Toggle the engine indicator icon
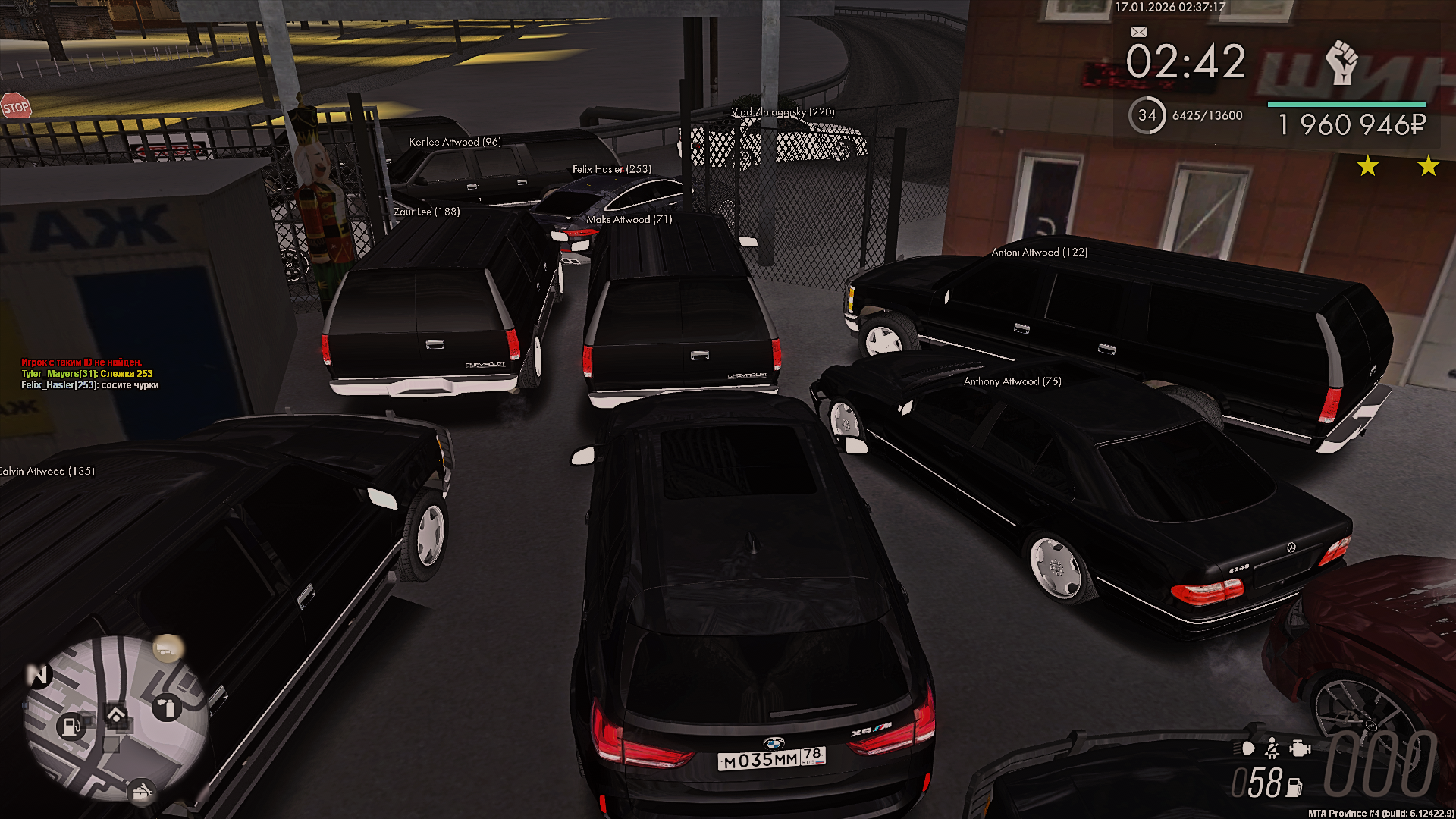1456x819 pixels. pos(1300,749)
